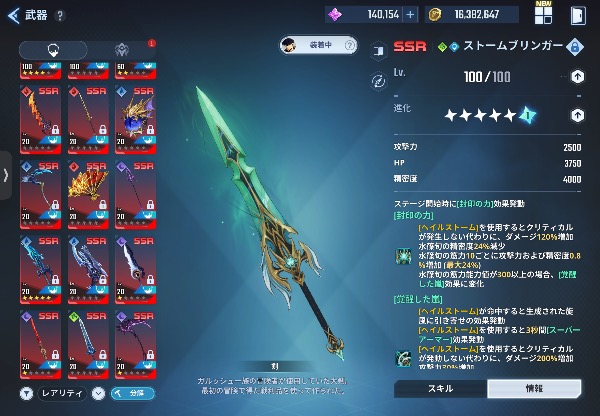Screen dimensions: 600x416
Task: Open the weapon level-up arrow next to Lv.
Action: click(x=577, y=77)
